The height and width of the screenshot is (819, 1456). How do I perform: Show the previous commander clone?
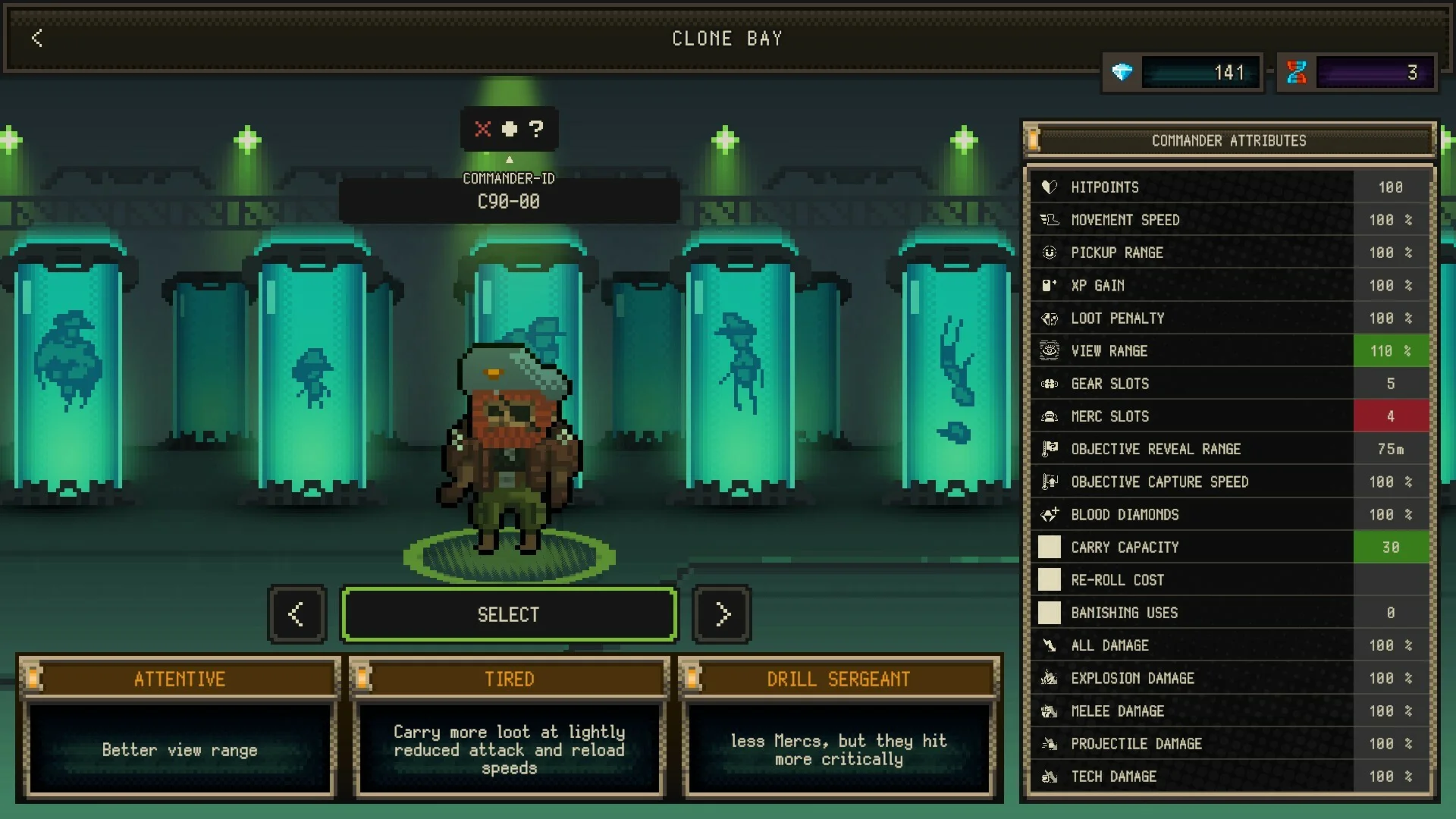point(297,614)
